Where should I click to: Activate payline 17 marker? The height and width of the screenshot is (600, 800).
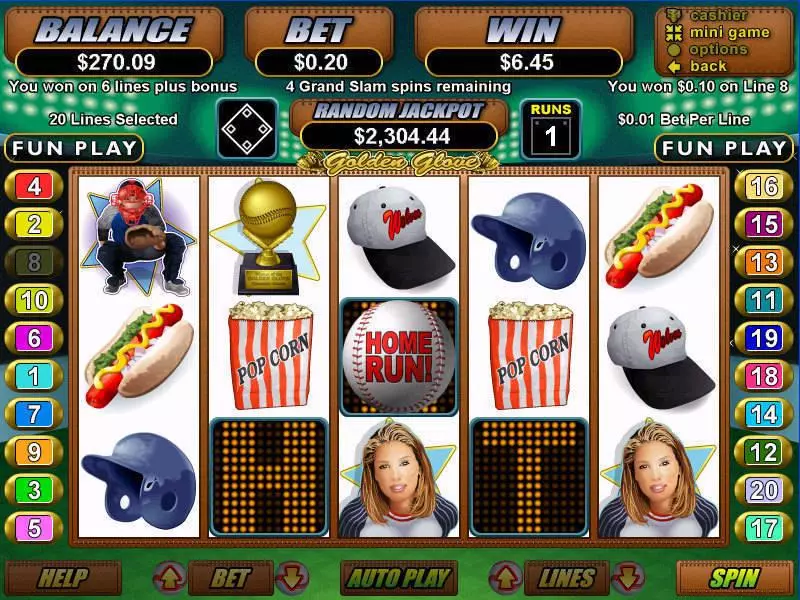tap(764, 527)
